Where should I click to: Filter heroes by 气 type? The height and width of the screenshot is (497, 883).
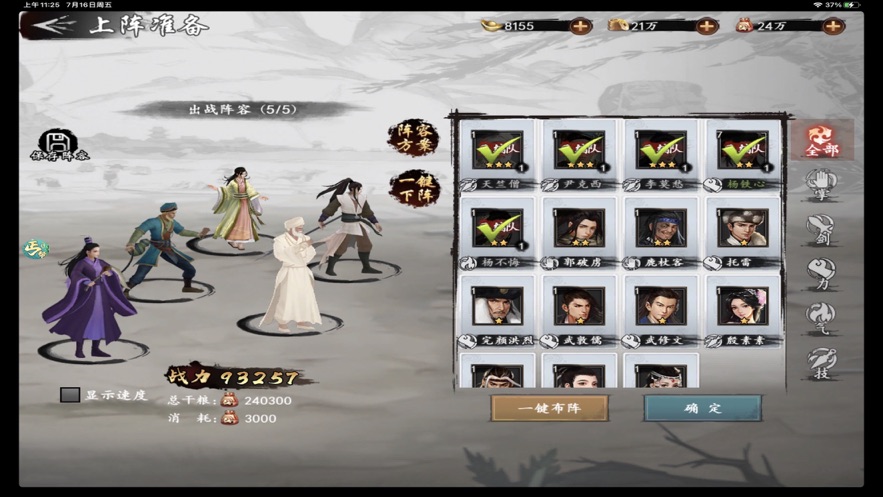(822, 317)
